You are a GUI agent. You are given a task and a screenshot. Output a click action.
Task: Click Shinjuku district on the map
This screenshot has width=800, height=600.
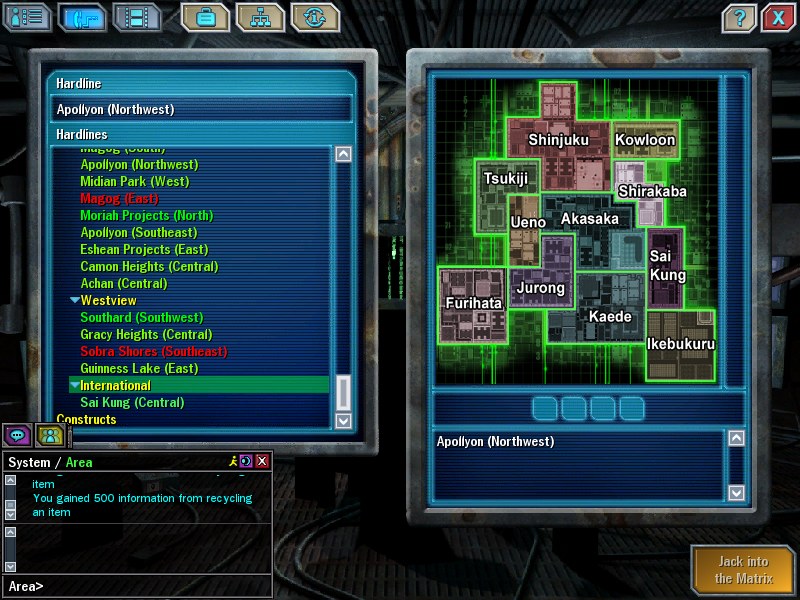coord(558,140)
